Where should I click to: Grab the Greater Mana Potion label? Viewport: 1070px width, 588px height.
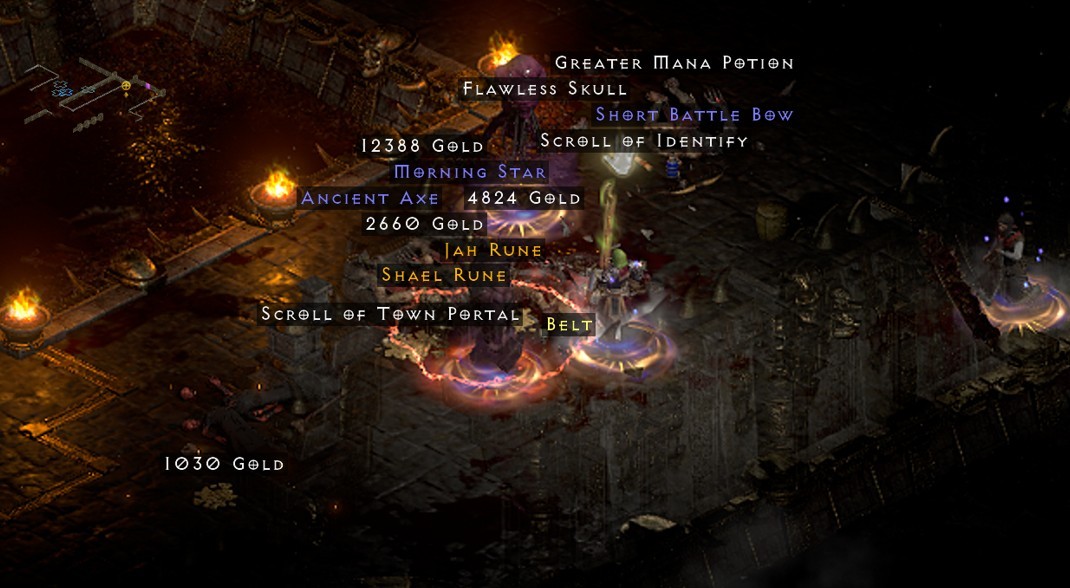(674, 63)
